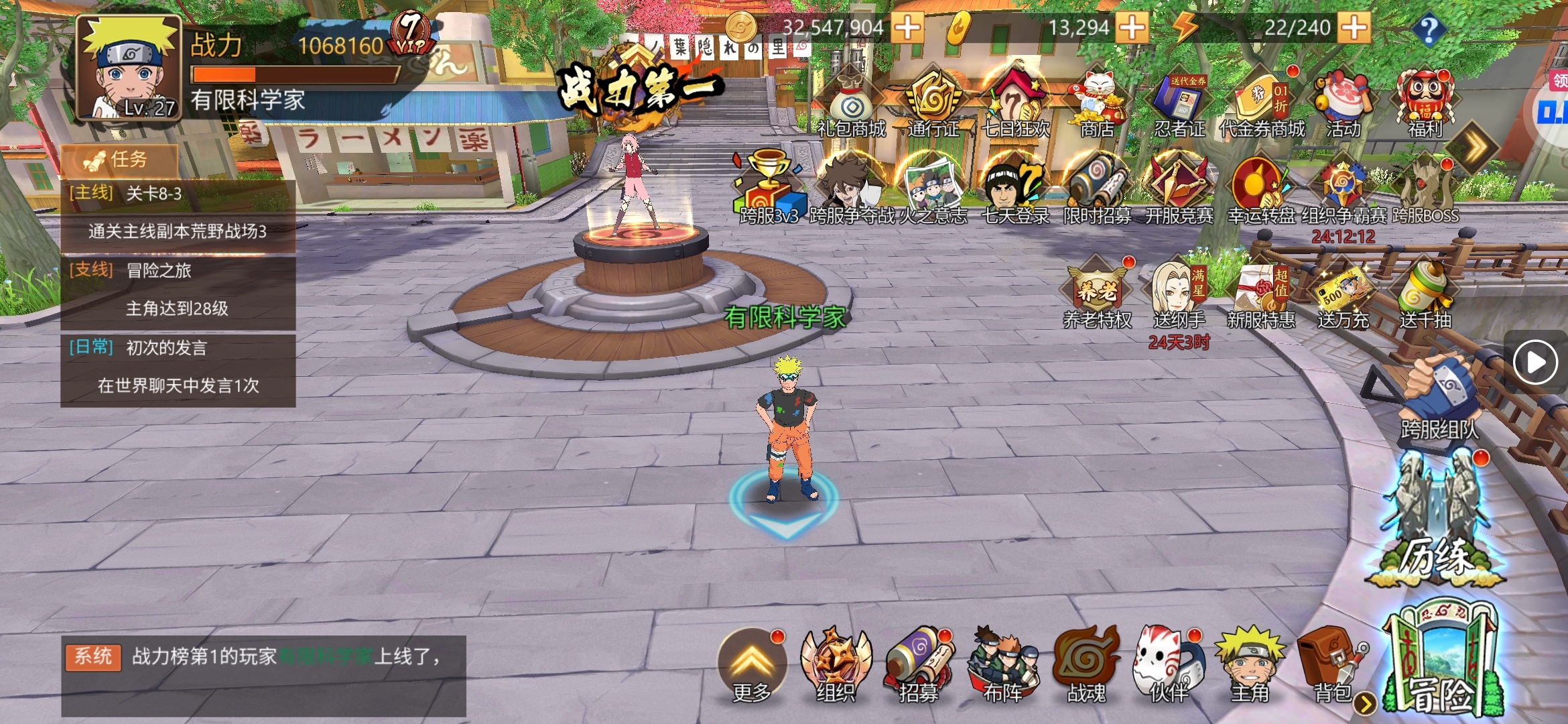
Task: Add gold coins with the plus button
Action: coord(907,27)
